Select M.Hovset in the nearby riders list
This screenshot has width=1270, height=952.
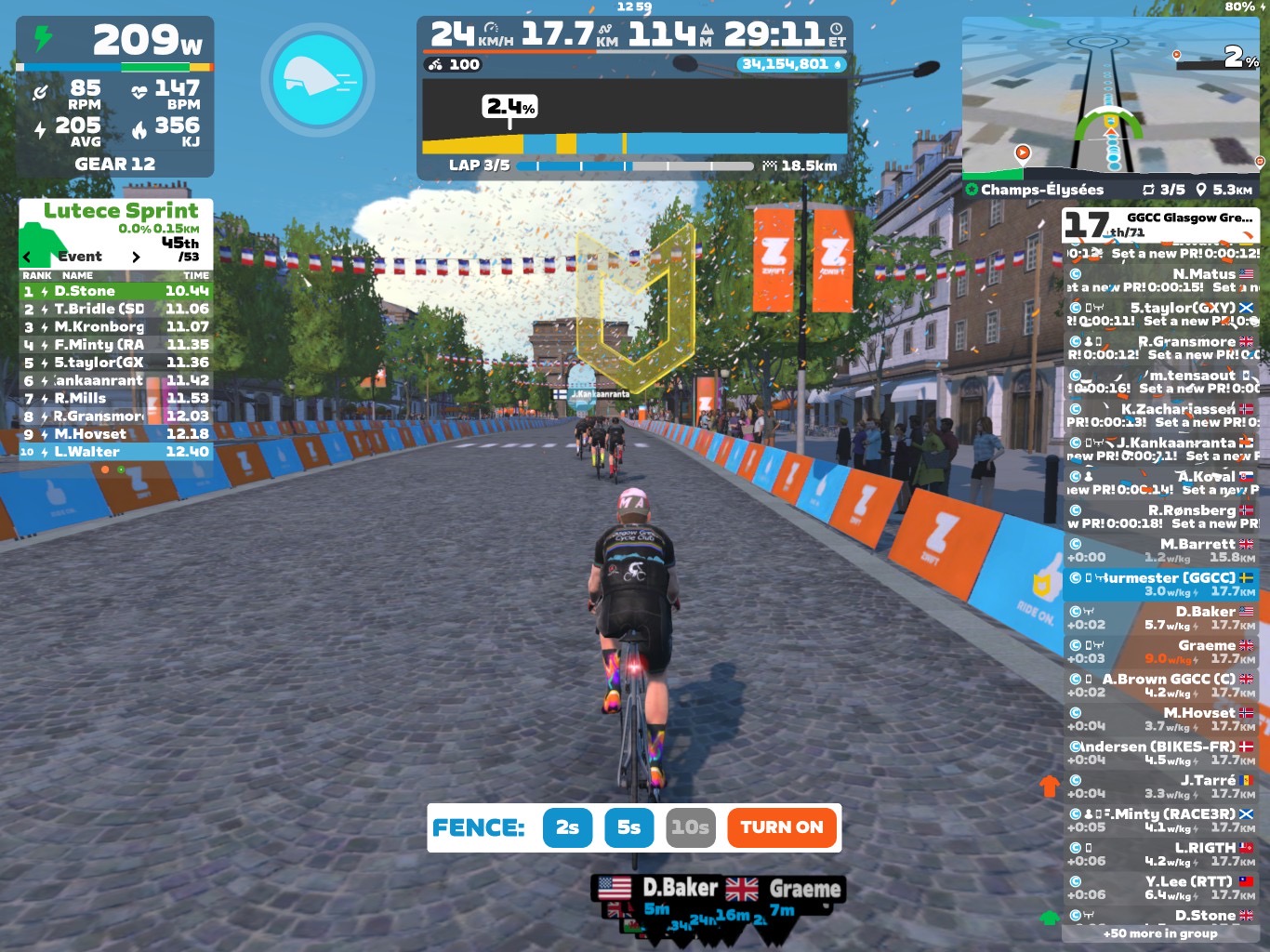(x=1160, y=719)
